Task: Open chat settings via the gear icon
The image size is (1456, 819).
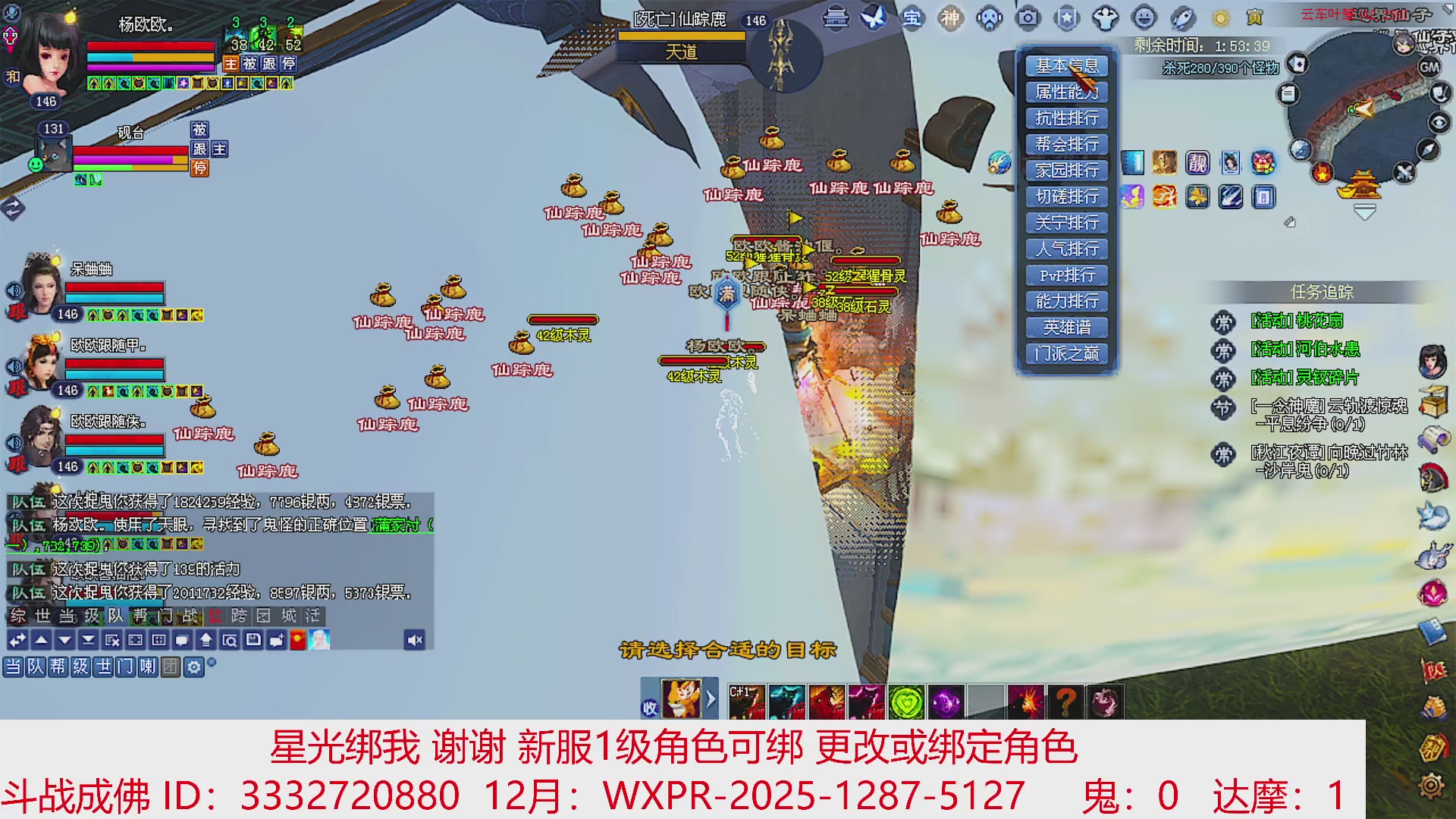Action: 195,667
